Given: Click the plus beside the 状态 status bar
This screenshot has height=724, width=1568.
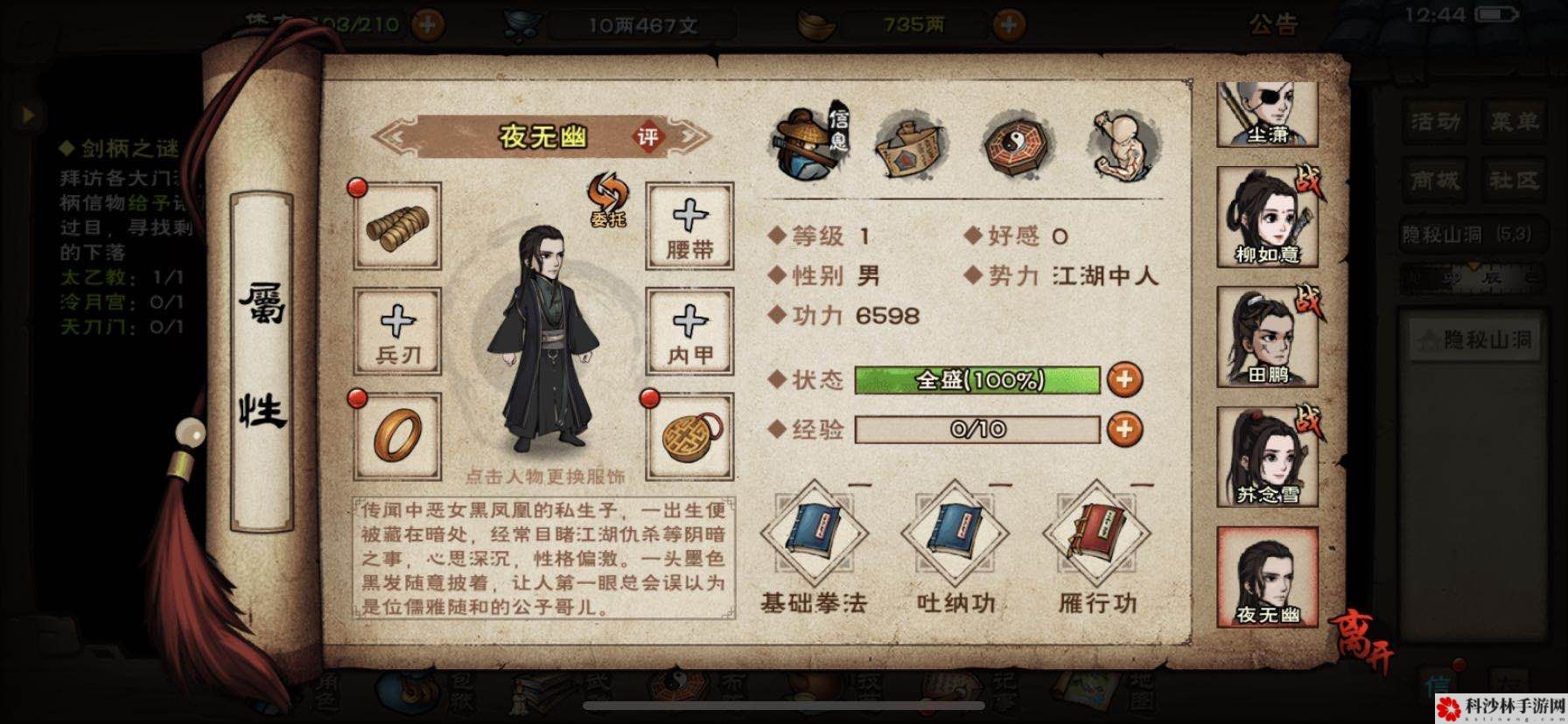Looking at the screenshot, I should [x=1126, y=380].
